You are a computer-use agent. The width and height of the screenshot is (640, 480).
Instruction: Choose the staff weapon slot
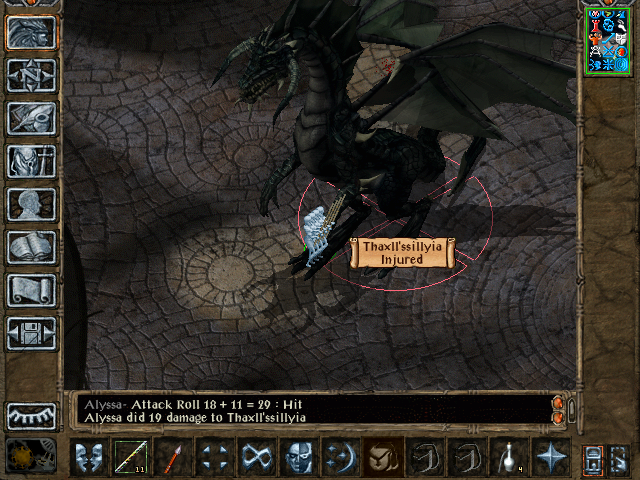(130, 456)
